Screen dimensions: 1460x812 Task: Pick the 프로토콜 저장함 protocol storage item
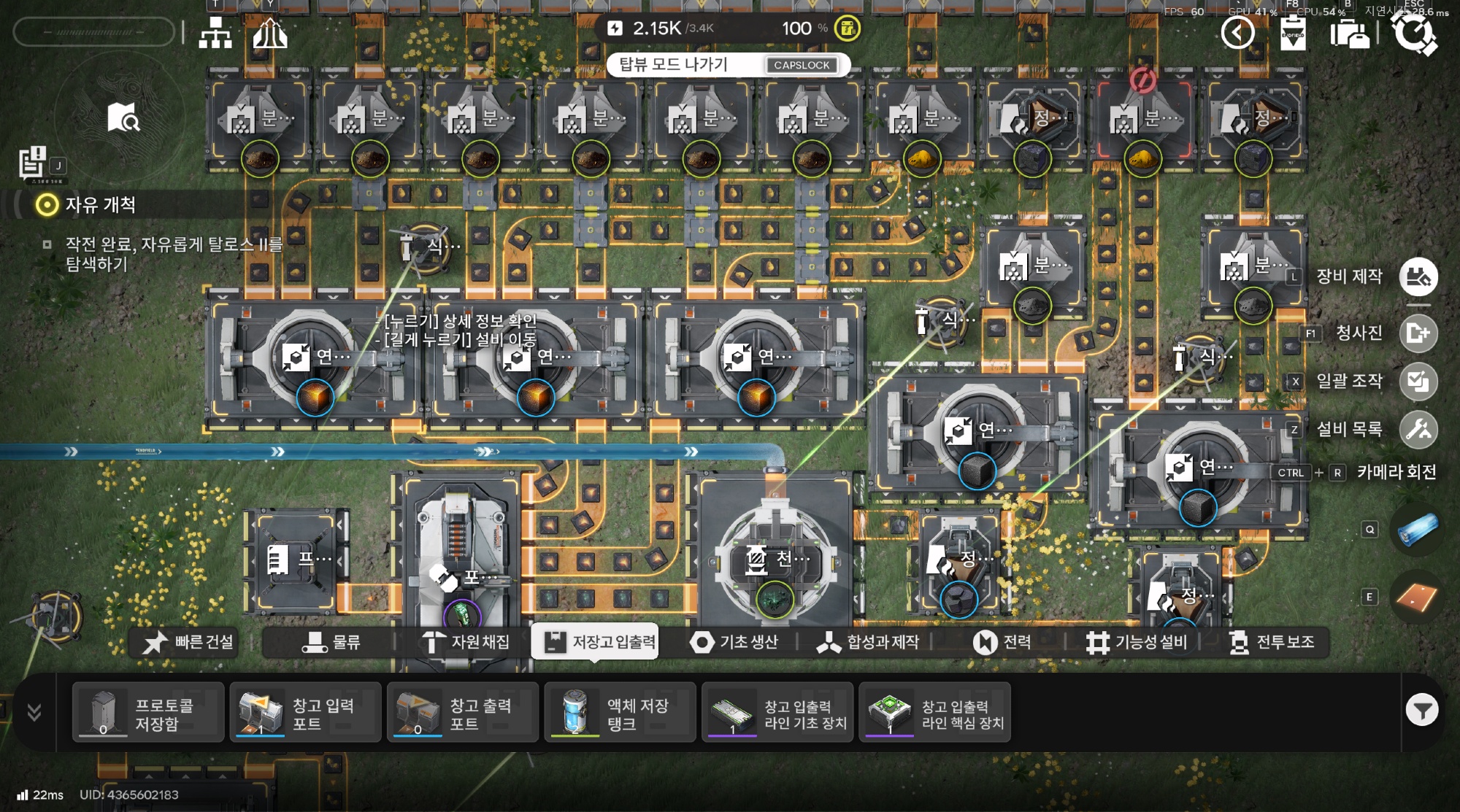click(x=148, y=713)
